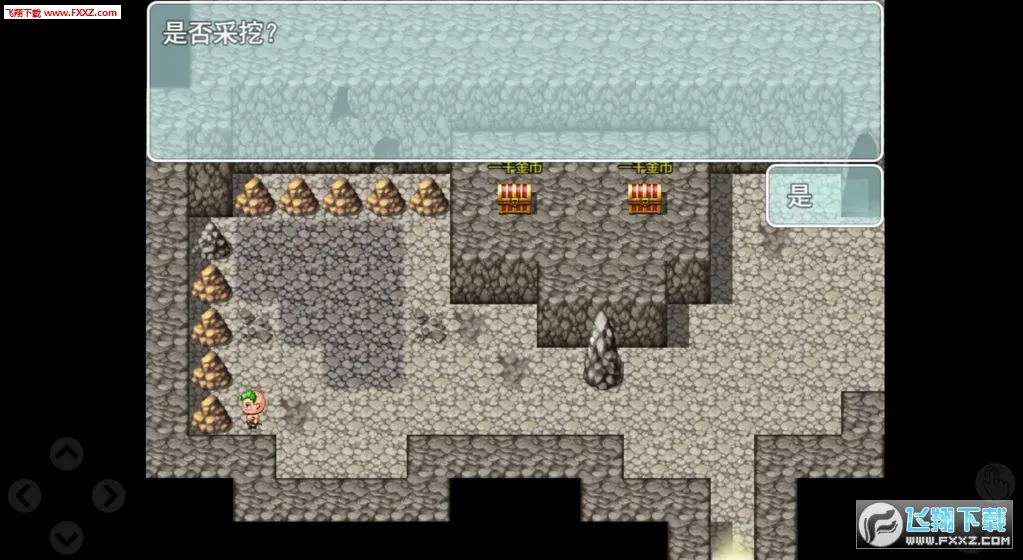This screenshot has width=1023, height=560.
Task: Tap the hand action button
Action: click(995, 483)
